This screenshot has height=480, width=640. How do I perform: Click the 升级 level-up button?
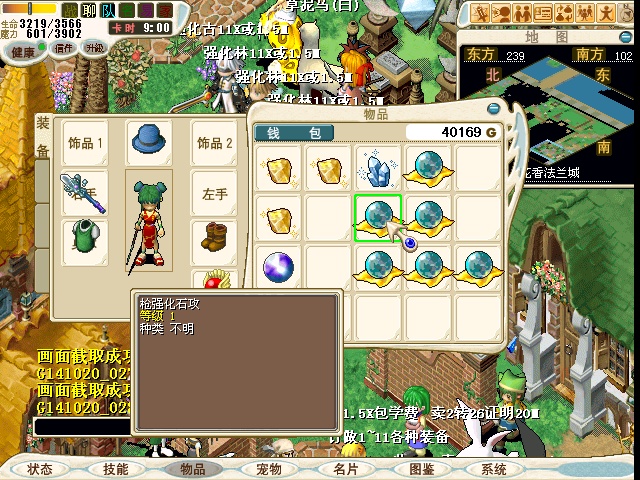tap(95, 48)
